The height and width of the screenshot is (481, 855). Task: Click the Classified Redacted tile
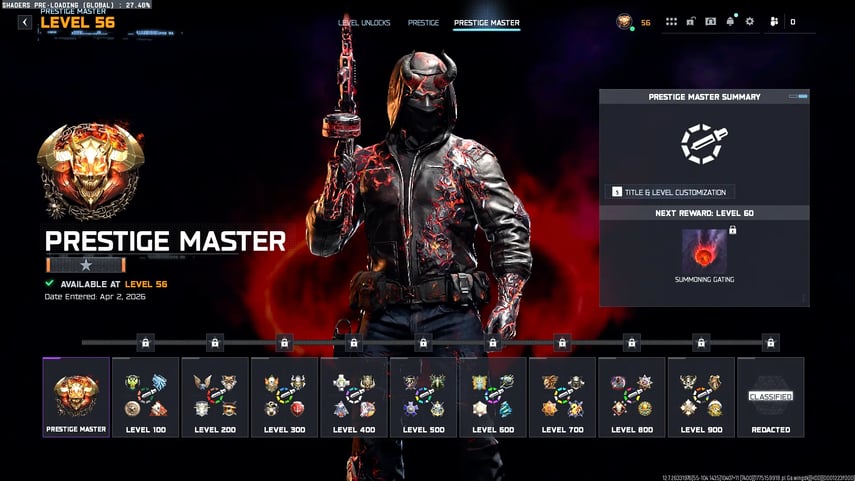point(771,397)
